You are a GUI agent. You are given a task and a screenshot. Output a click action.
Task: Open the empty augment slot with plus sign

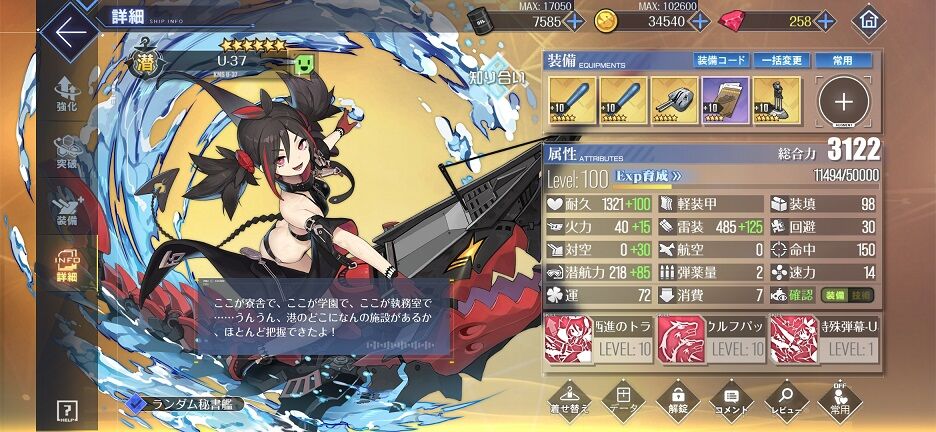[x=845, y=101]
